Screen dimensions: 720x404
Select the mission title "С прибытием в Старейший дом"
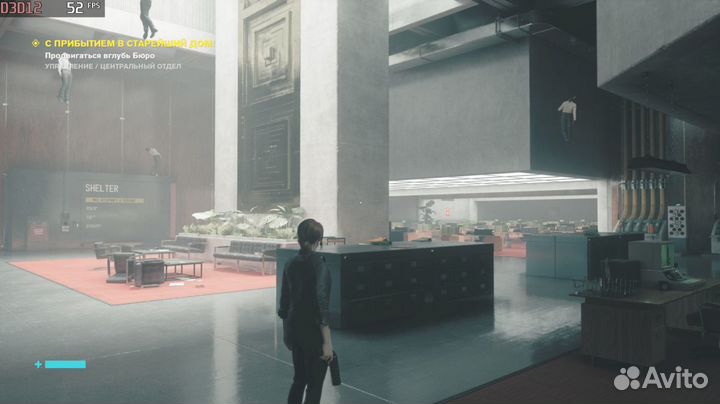[130, 44]
